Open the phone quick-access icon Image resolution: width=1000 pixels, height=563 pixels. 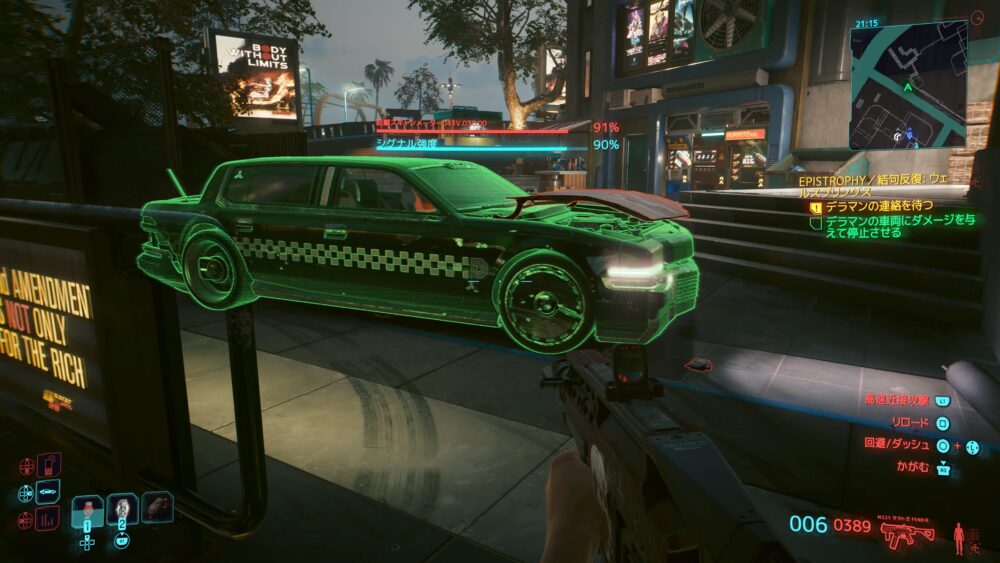click(x=48, y=465)
